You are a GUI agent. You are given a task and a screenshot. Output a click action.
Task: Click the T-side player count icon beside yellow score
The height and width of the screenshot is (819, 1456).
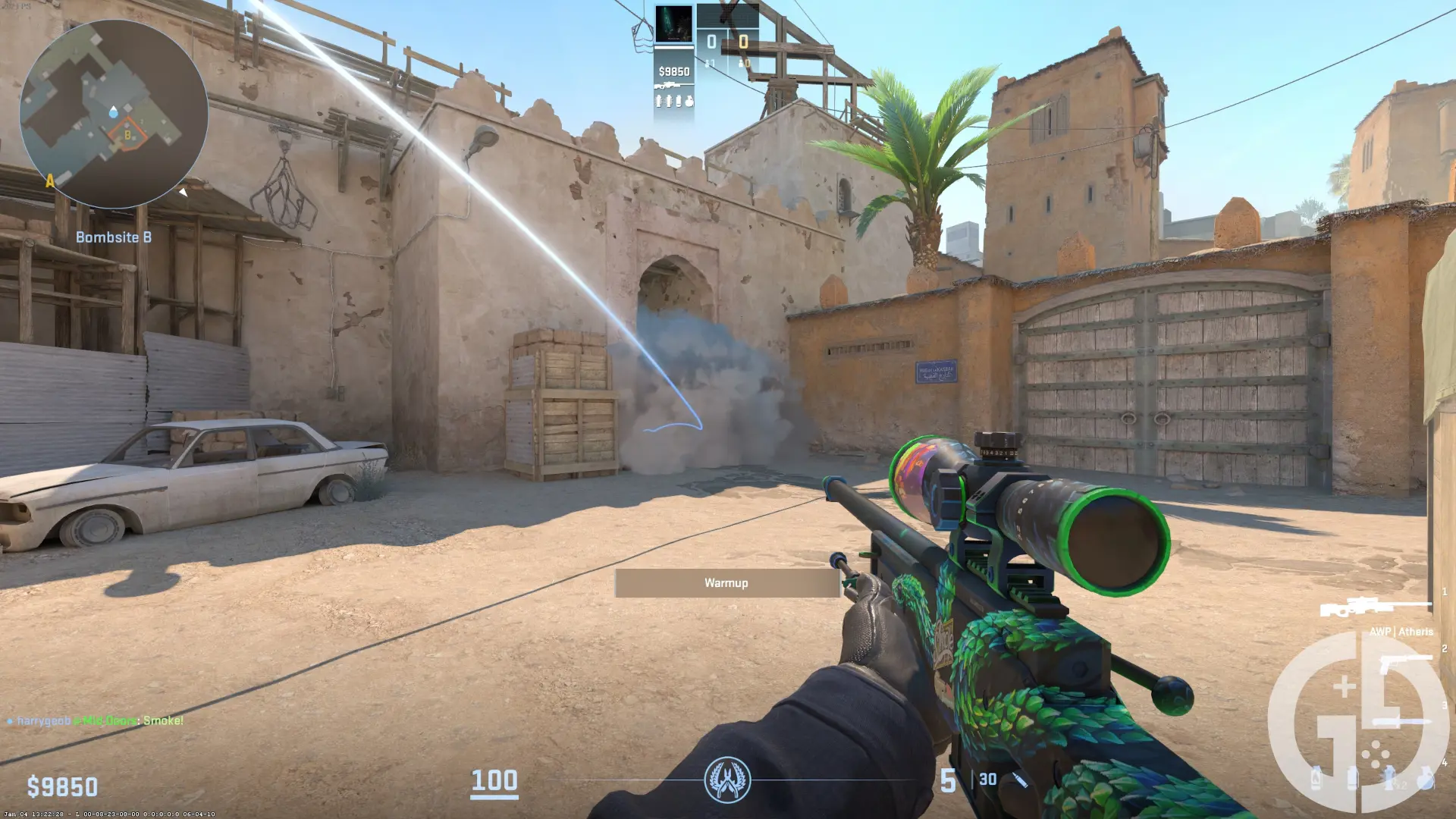click(741, 64)
